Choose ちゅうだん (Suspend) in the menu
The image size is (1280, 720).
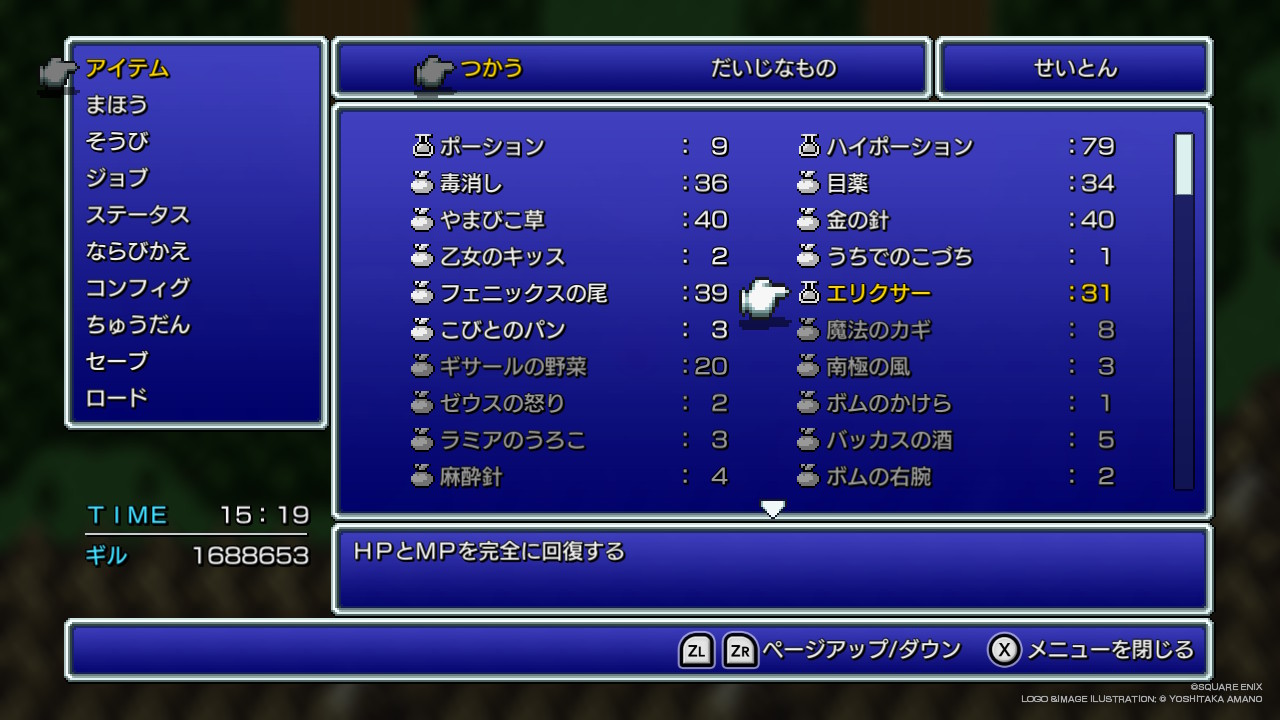click(137, 325)
